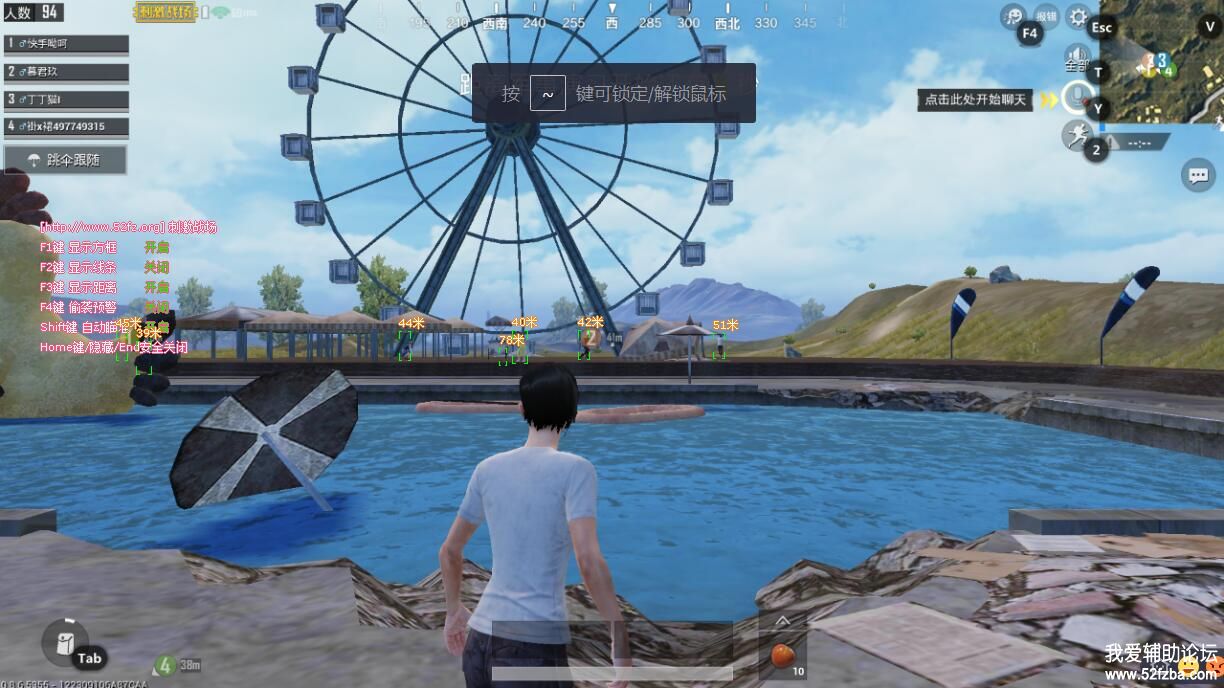Click the 点击此处开始聊天 chat tooltip
The width and height of the screenshot is (1224, 688).
click(975, 100)
